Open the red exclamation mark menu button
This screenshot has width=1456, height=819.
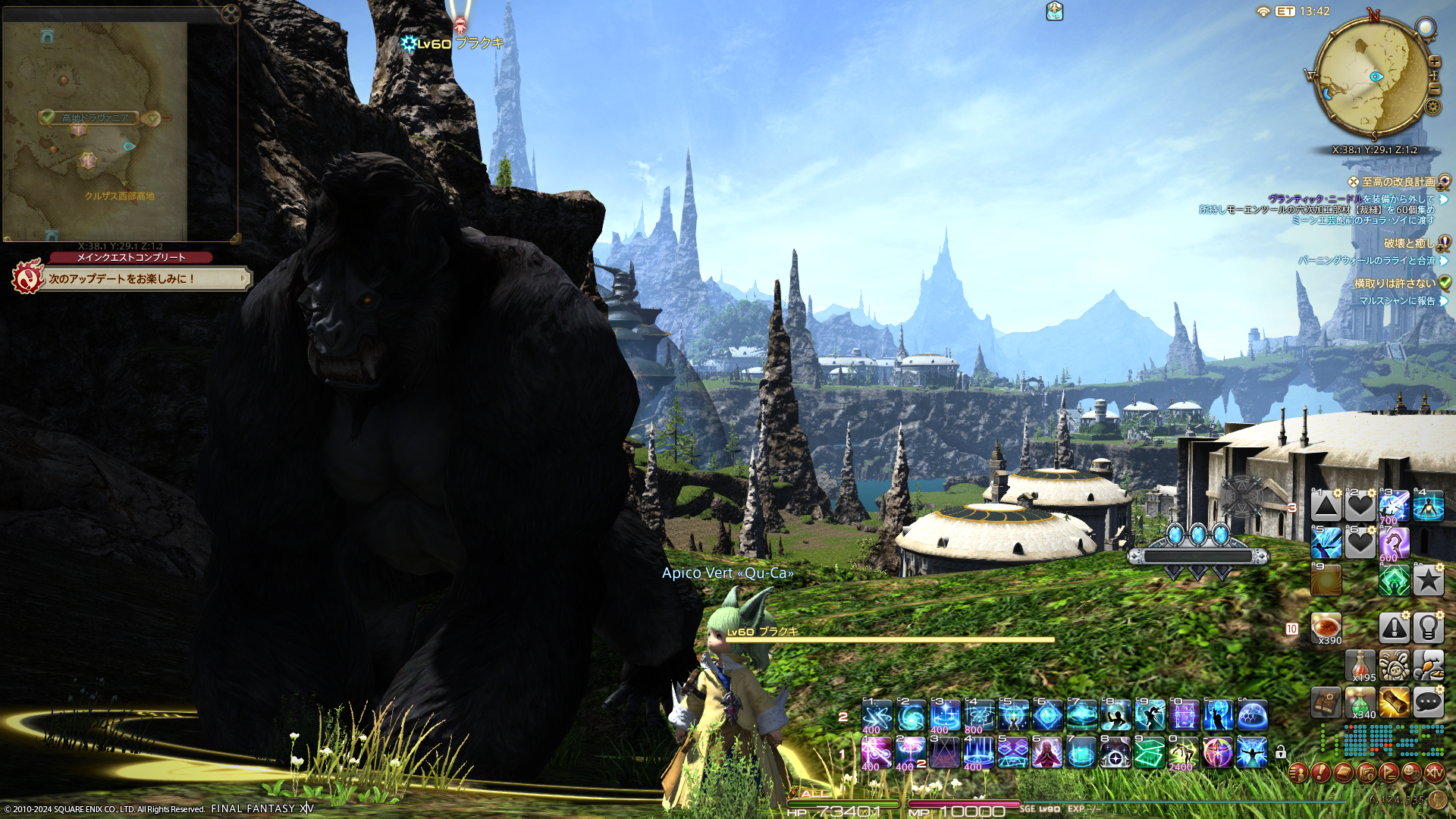(x=1320, y=773)
